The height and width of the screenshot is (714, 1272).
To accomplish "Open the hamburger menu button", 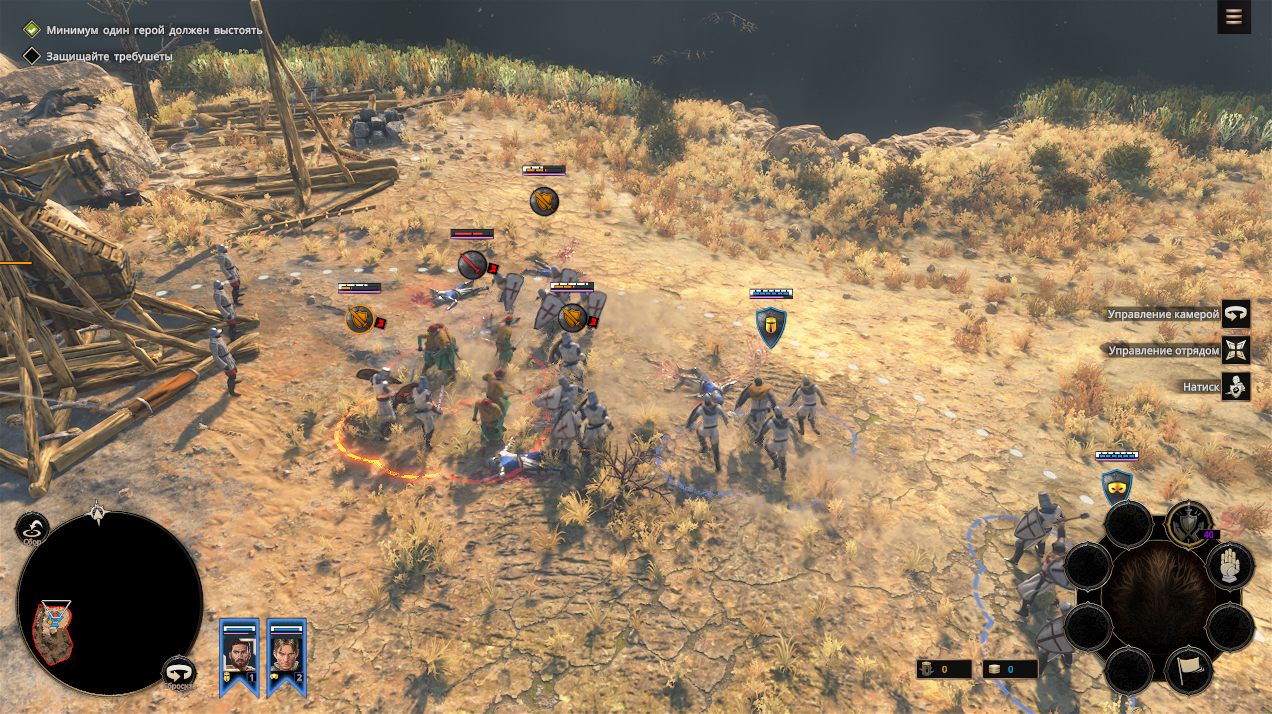I will [x=1233, y=17].
